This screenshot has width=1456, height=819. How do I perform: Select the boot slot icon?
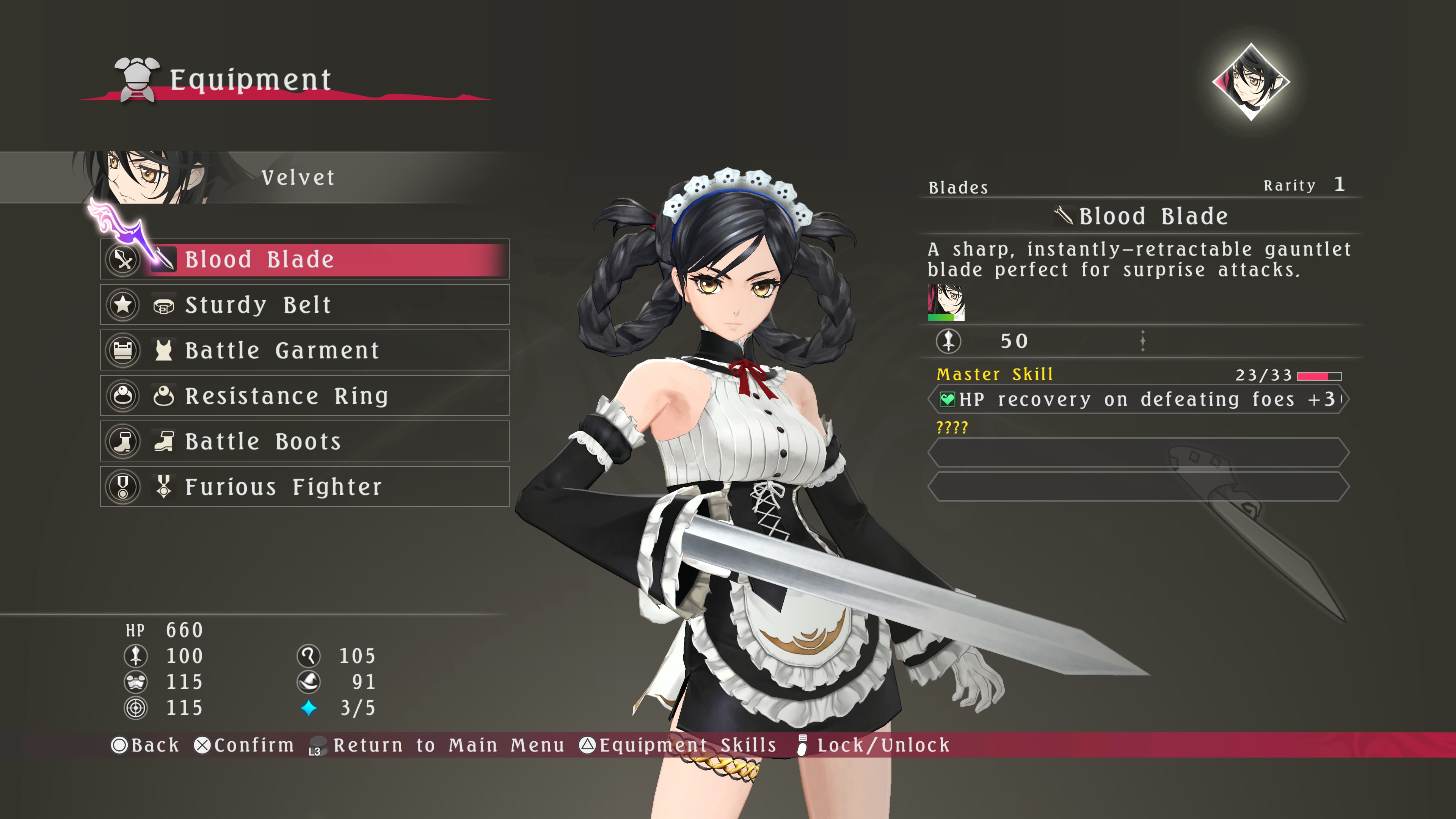pos(123,441)
